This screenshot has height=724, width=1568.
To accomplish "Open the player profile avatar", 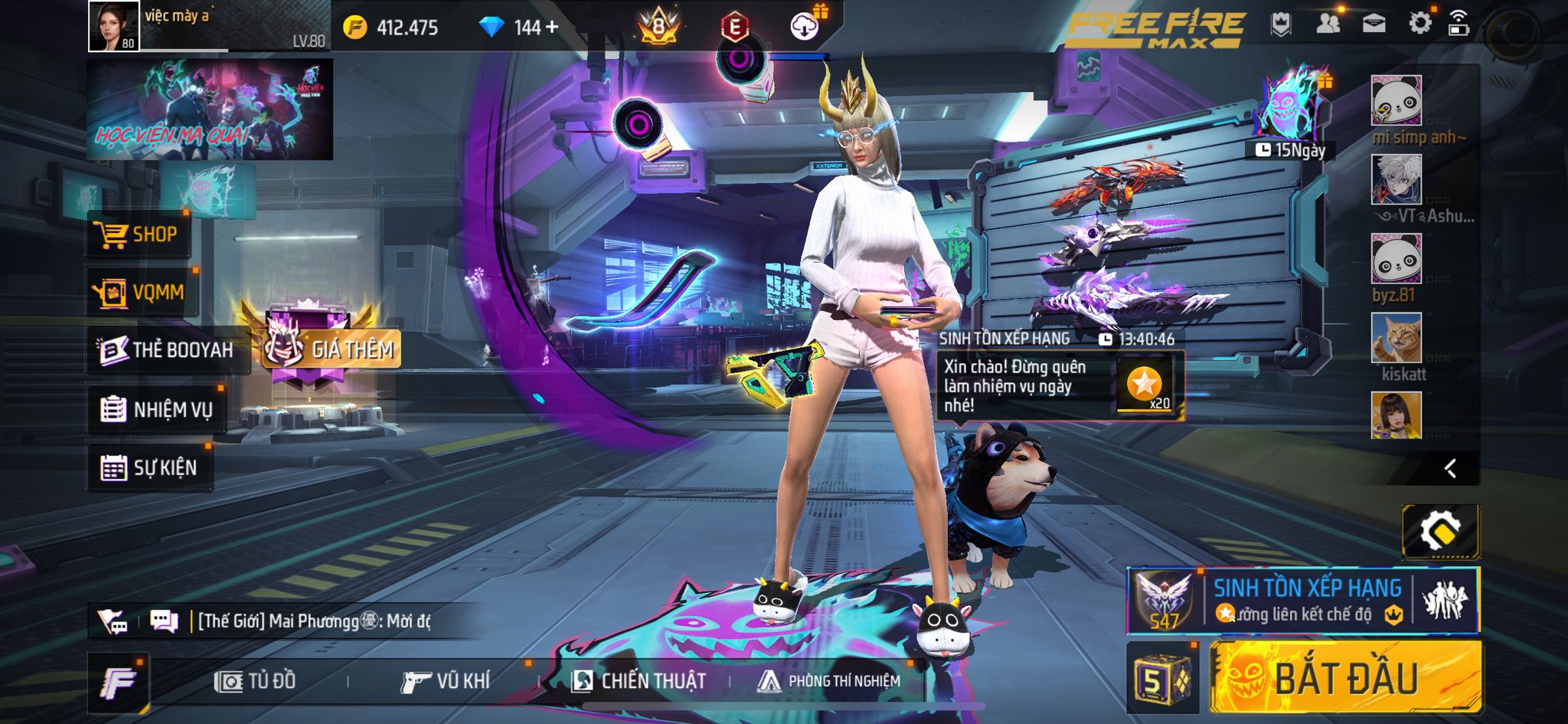I will (114, 26).
